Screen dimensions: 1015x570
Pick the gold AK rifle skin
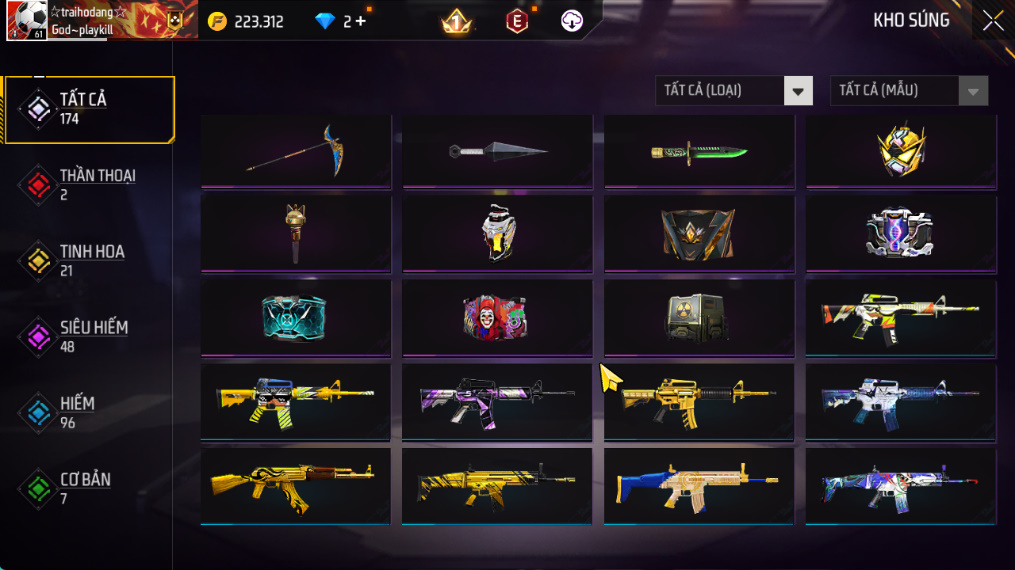tap(296, 485)
